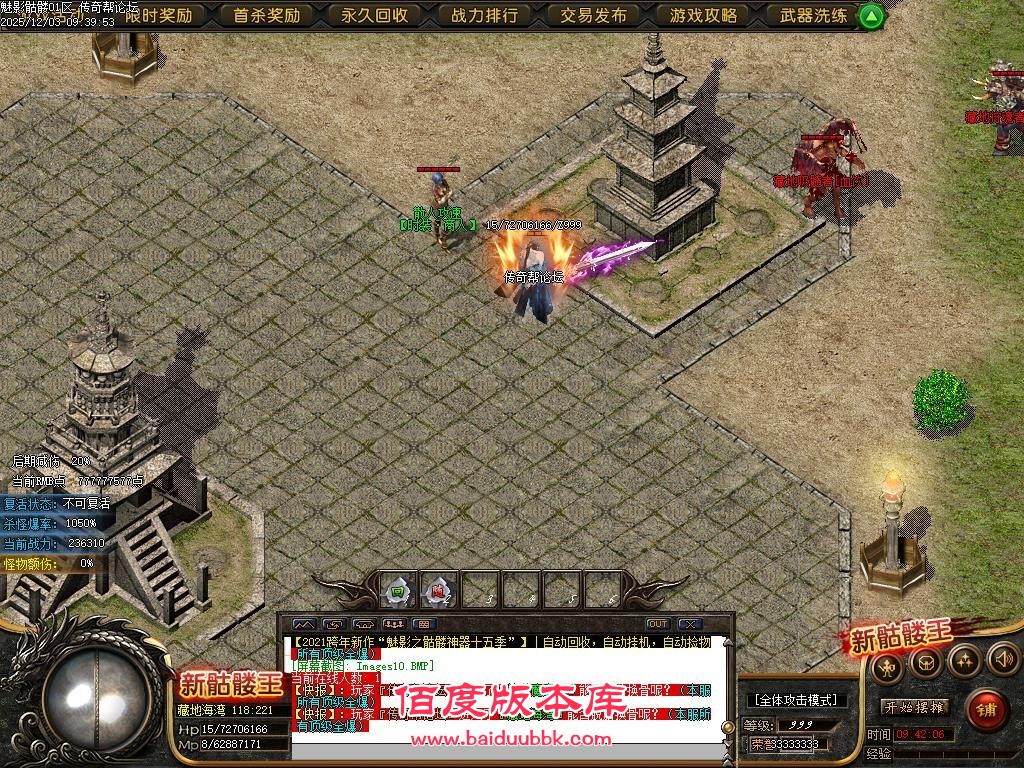Viewport: 1024px width, 768px height.
Task: Close the chat panel with the X button
Action: click(x=690, y=624)
